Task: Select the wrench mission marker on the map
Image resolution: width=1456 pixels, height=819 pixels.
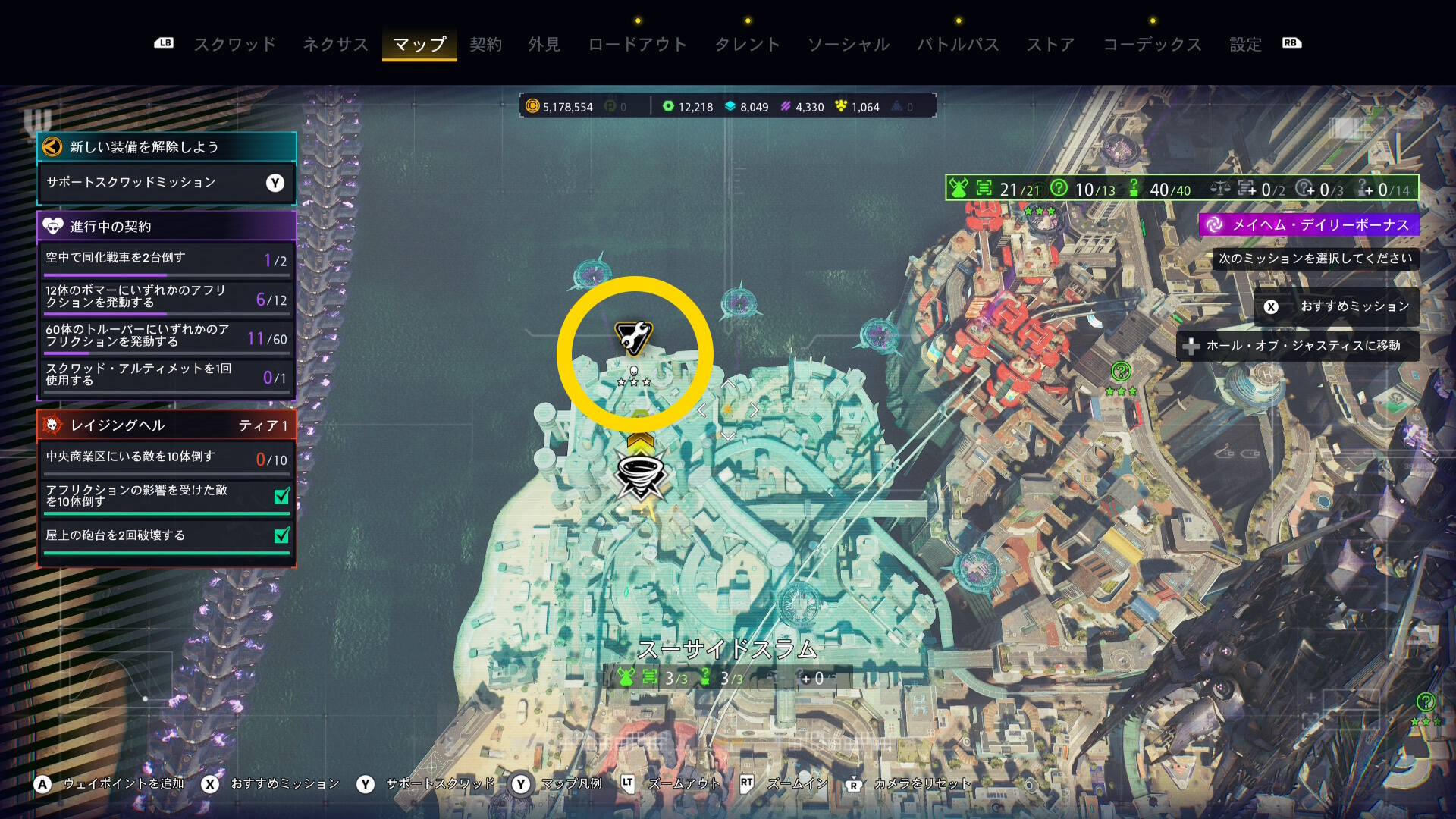Action: click(633, 337)
